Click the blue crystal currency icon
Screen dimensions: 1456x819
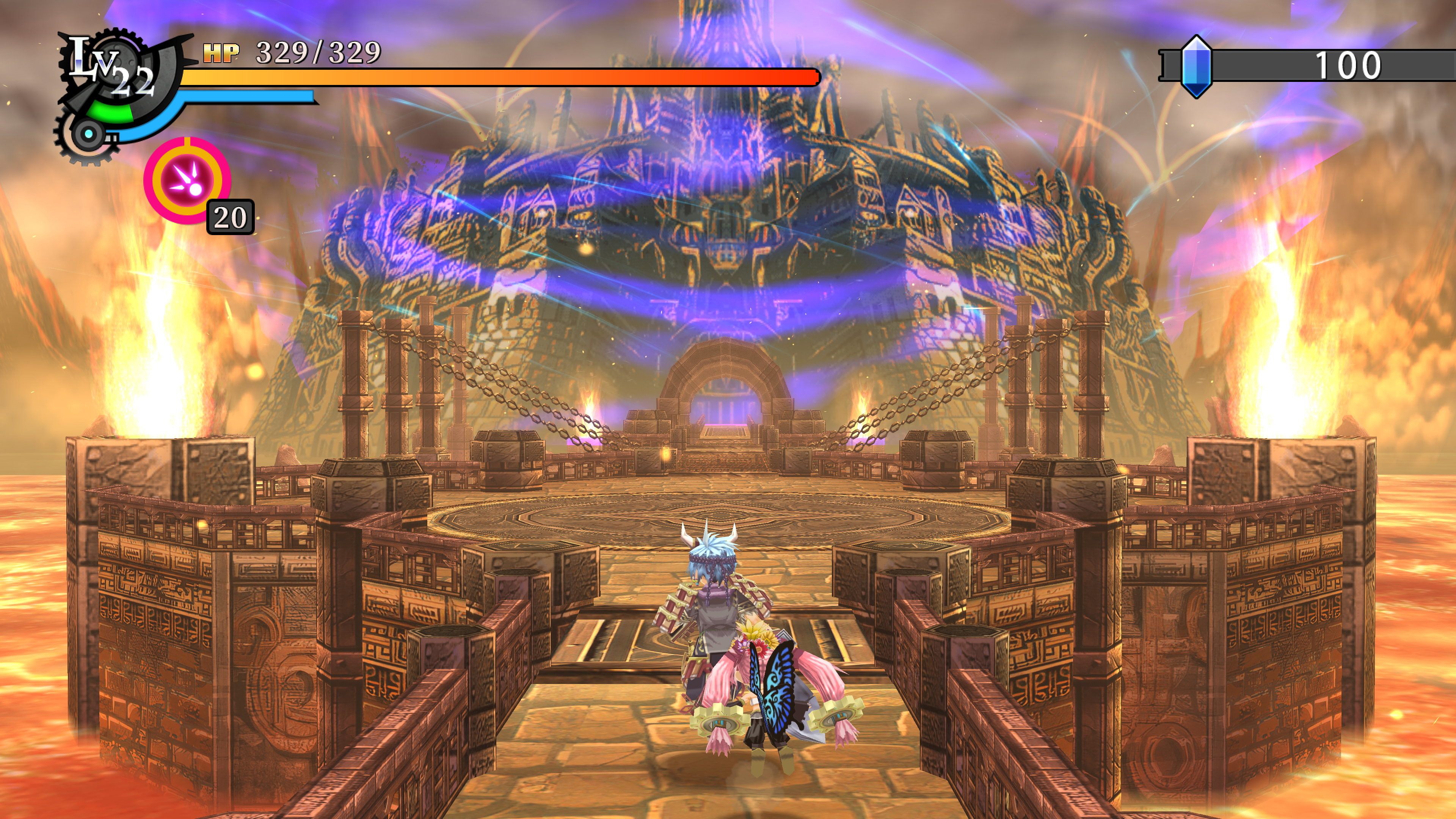1196,67
